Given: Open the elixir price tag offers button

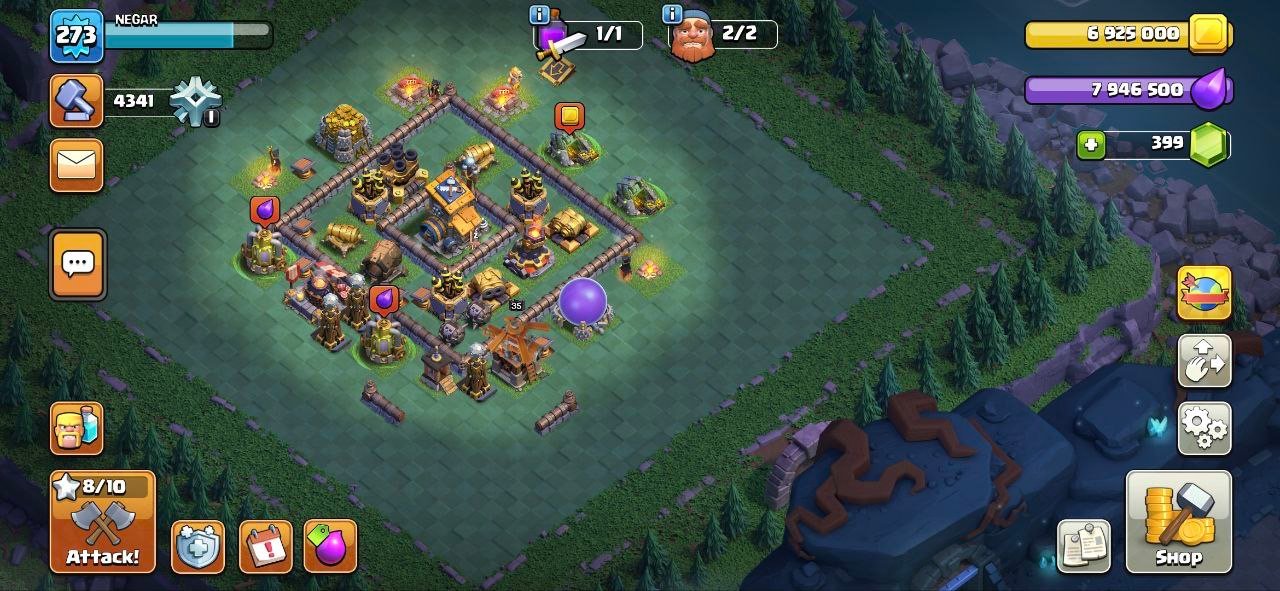Looking at the screenshot, I should [331, 547].
